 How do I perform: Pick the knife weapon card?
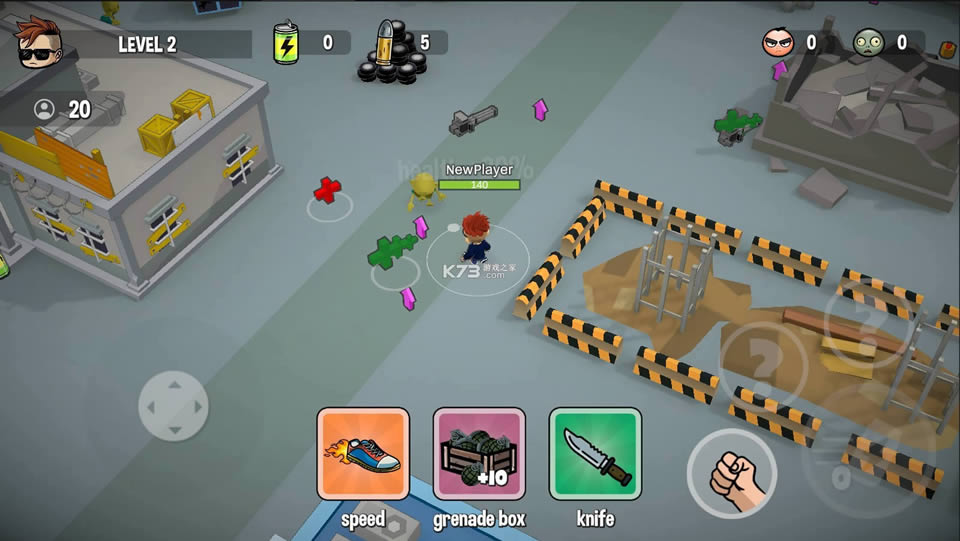tap(595, 453)
